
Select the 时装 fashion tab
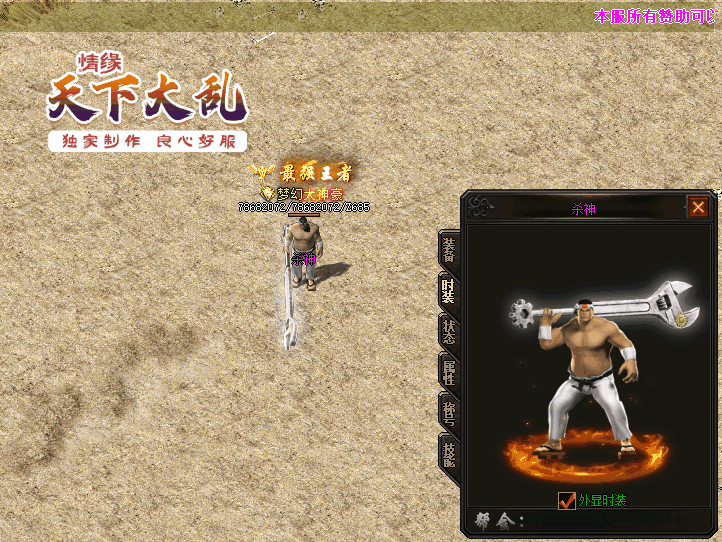[x=449, y=290]
